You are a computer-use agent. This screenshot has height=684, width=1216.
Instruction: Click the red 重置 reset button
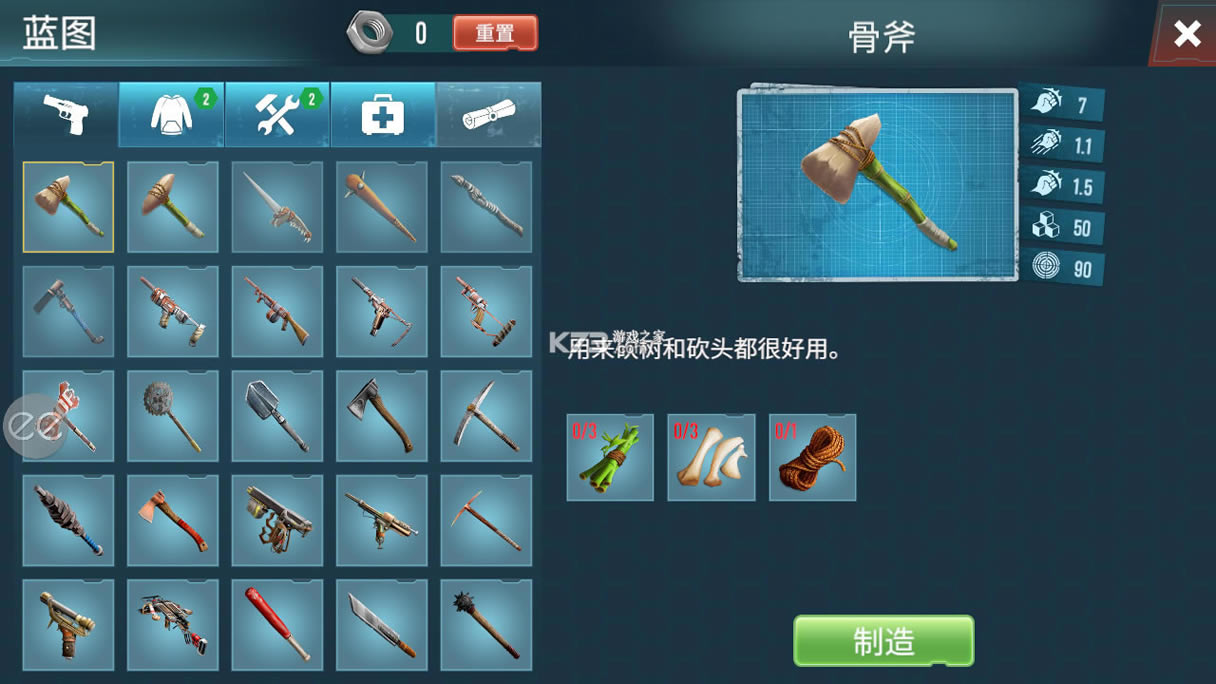click(495, 33)
